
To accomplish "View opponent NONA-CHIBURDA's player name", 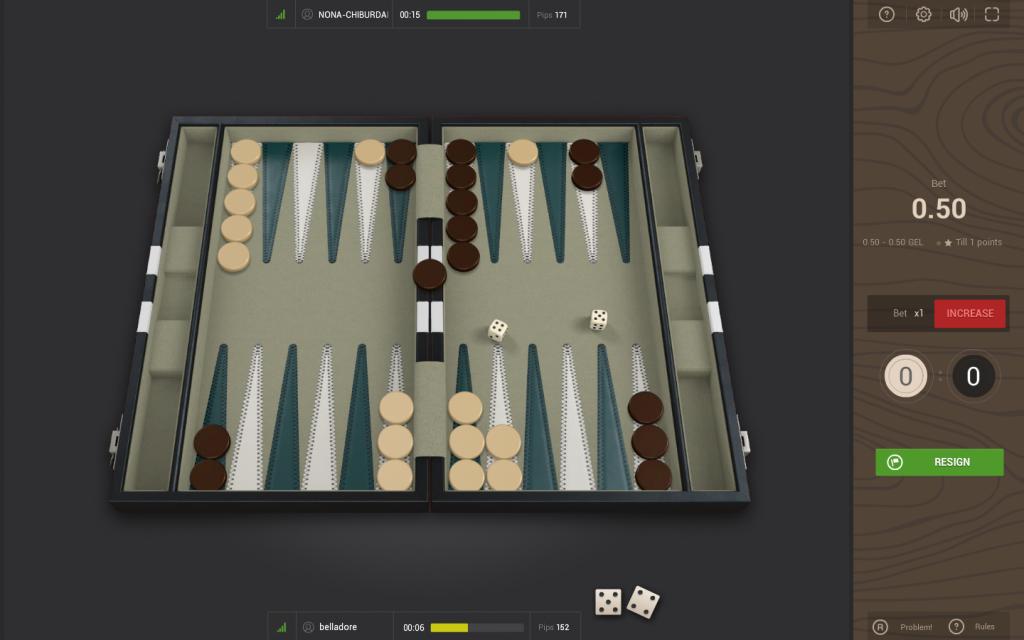I will point(352,15).
